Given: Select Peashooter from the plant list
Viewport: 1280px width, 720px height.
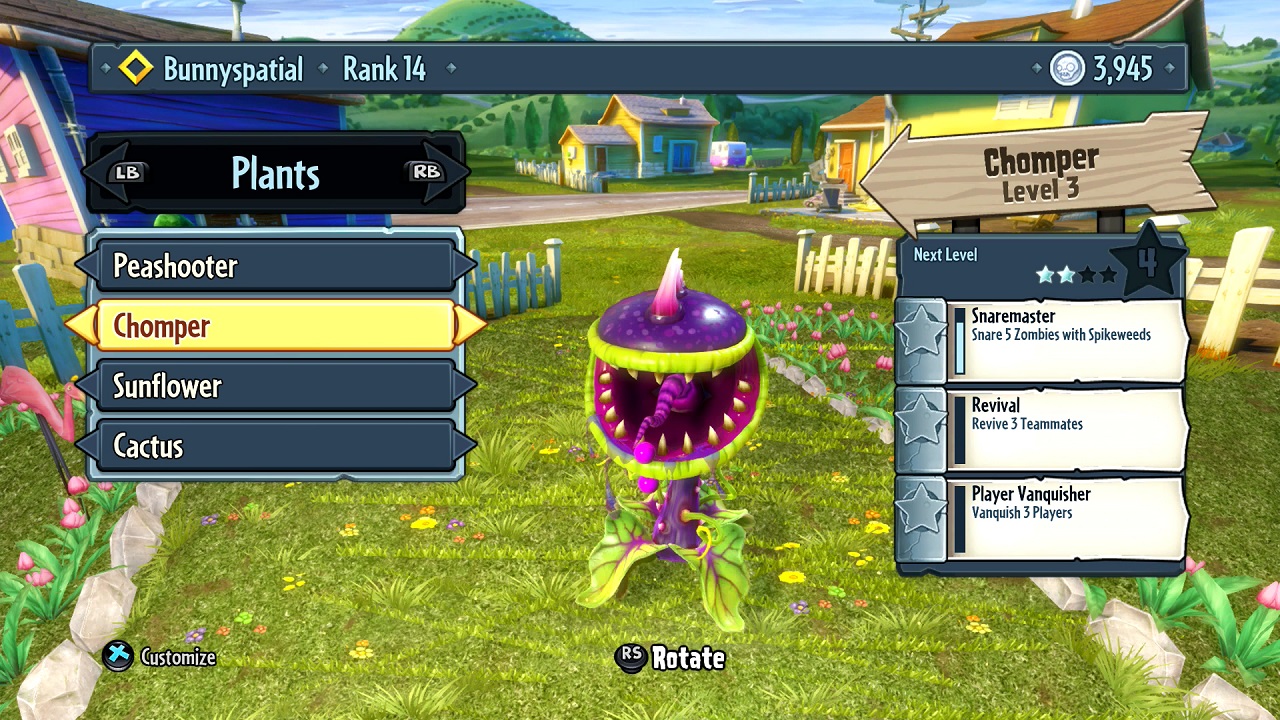Looking at the screenshot, I should (275, 266).
